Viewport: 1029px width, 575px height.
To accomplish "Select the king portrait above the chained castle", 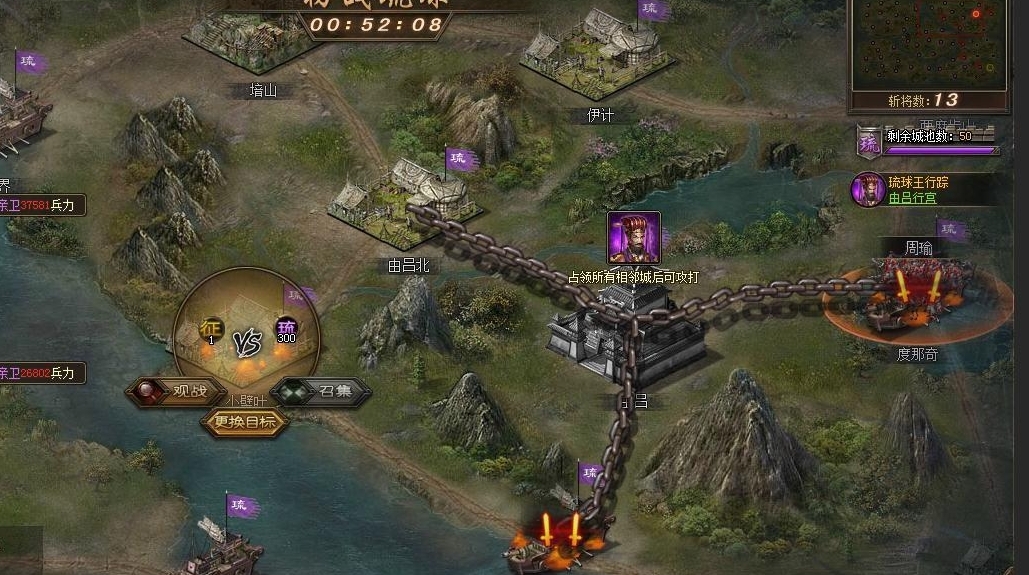I will click(634, 238).
